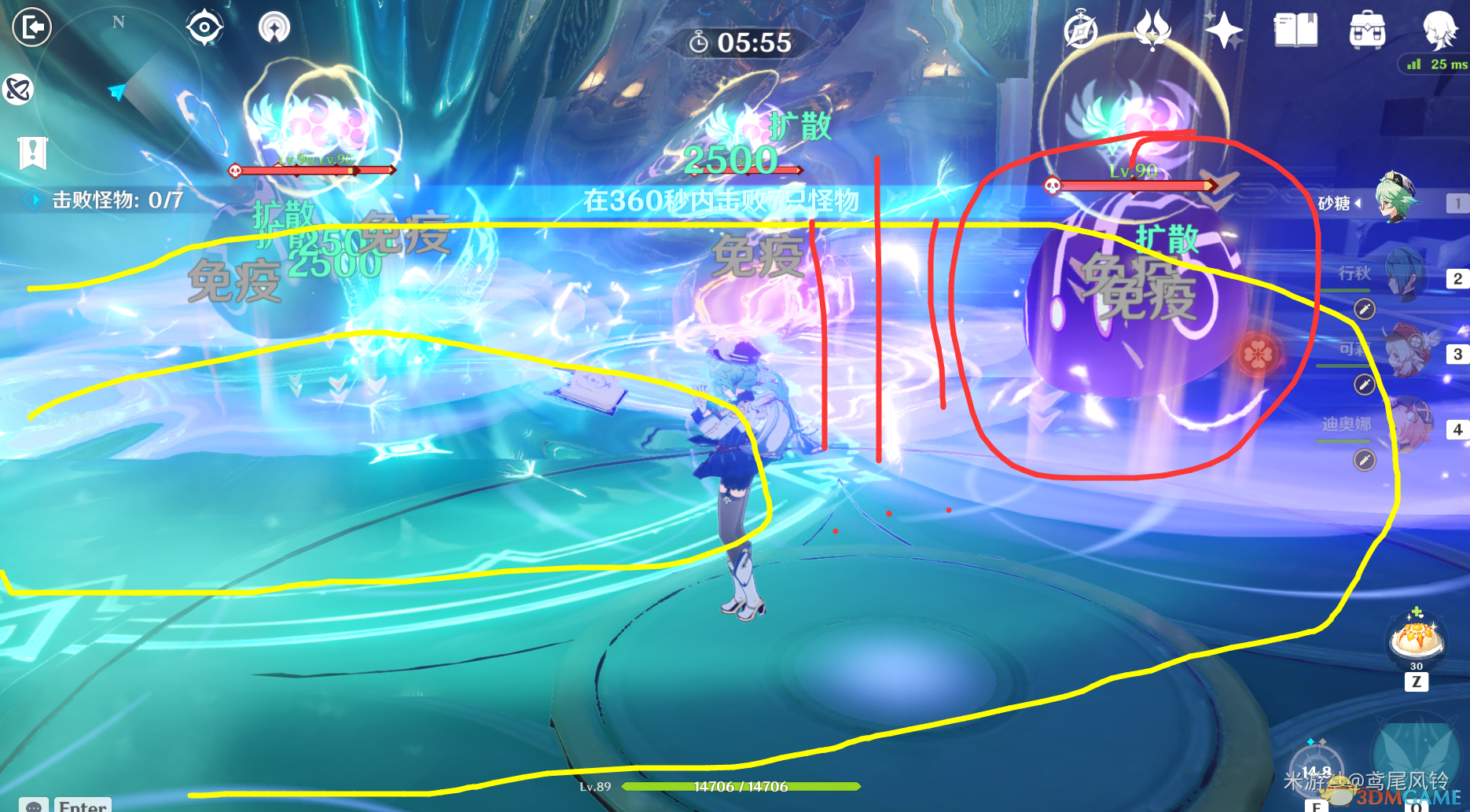Activate the elemental sight eye icon
Image resolution: width=1470 pixels, height=812 pixels.
(x=204, y=28)
